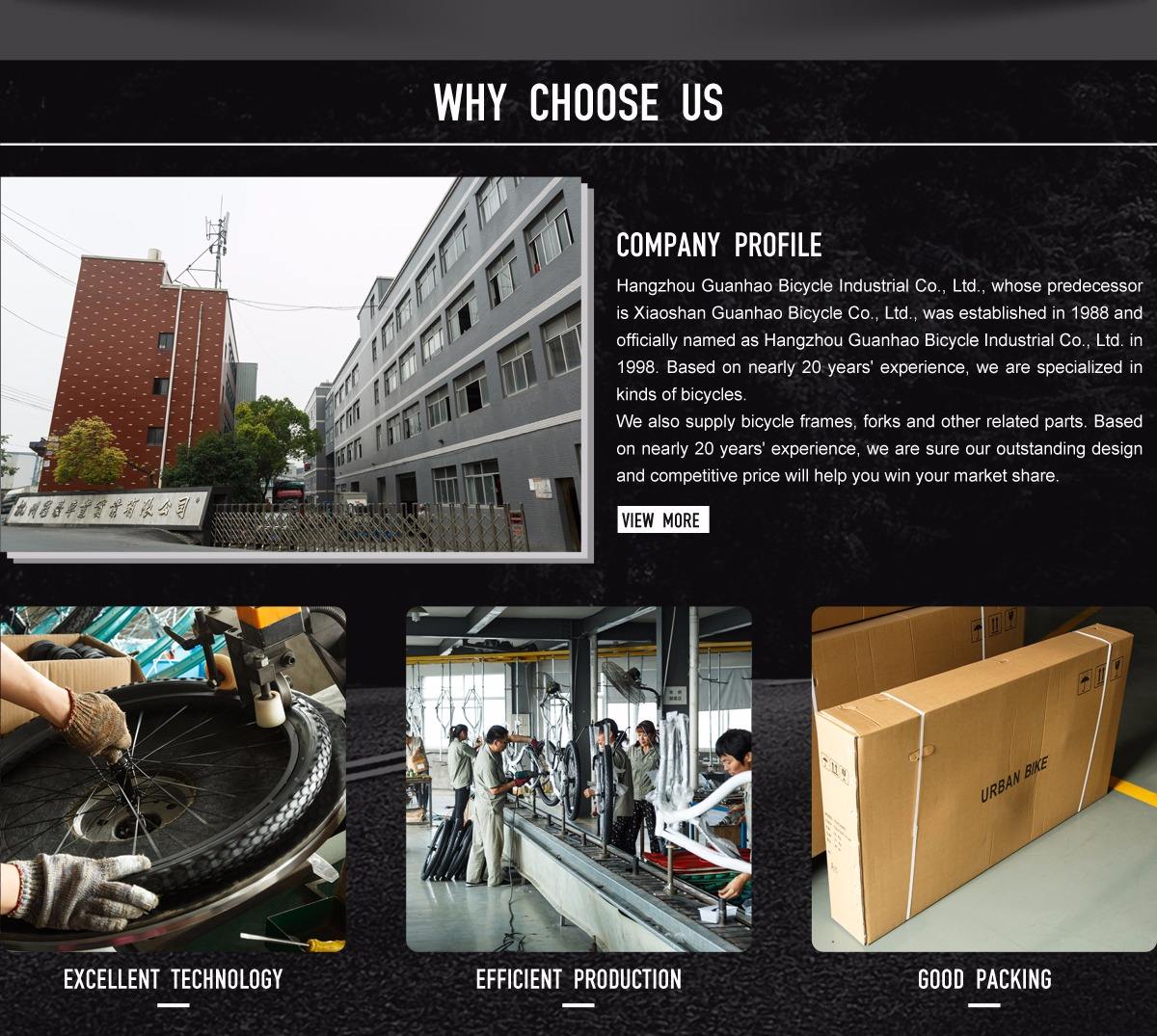The height and width of the screenshot is (1036, 1157).
Task: Click the company factory building photo
Action: tap(291, 364)
